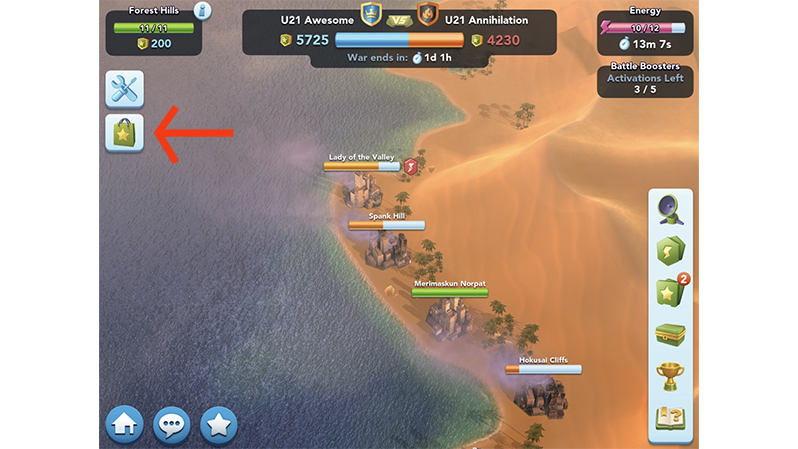This screenshot has width=798, height=449.
Task: Open the wrench and screwdriver repair button
Action: coord(125,90)
